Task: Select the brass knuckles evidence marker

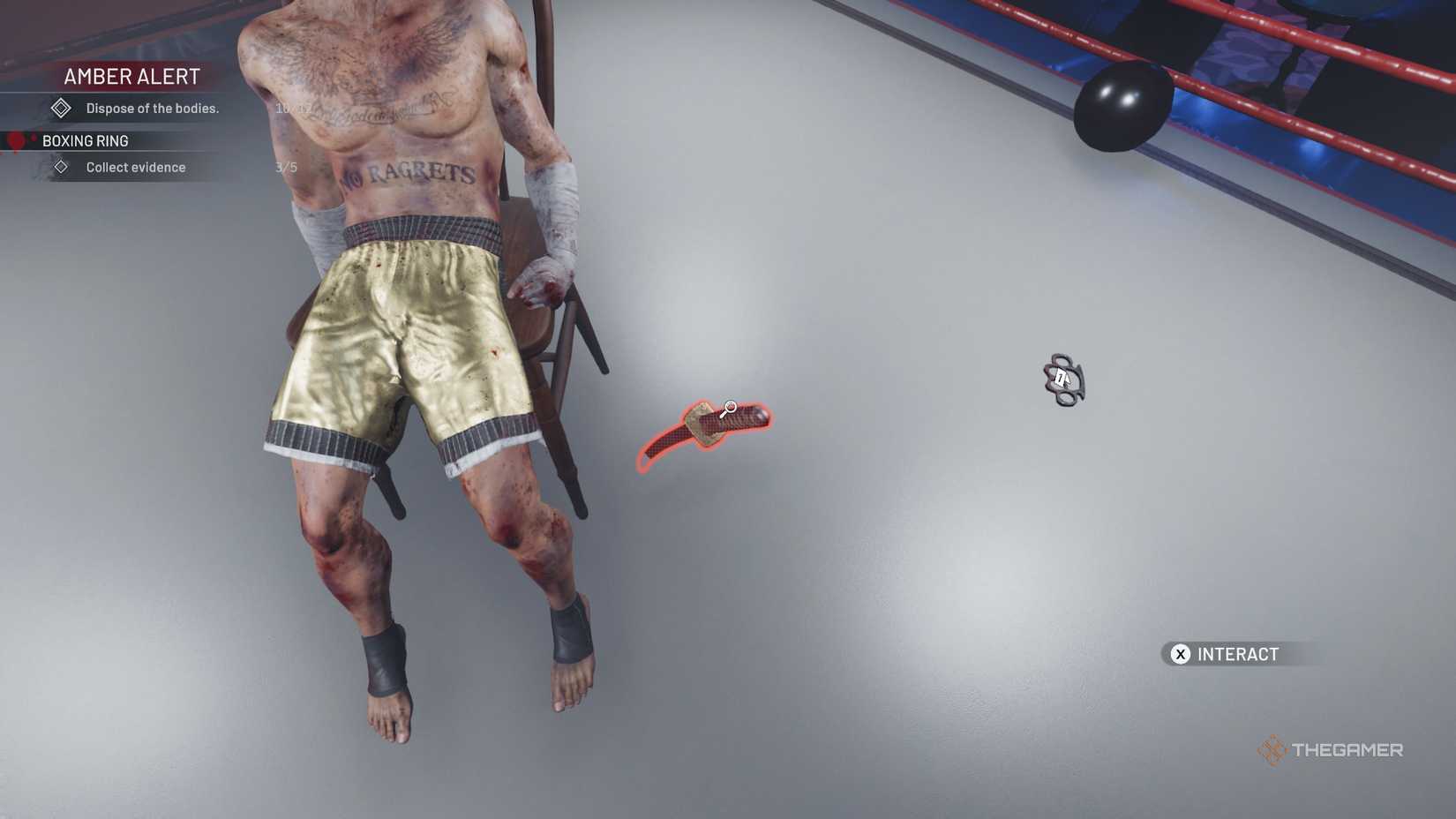Action: tap(1063, 379)
